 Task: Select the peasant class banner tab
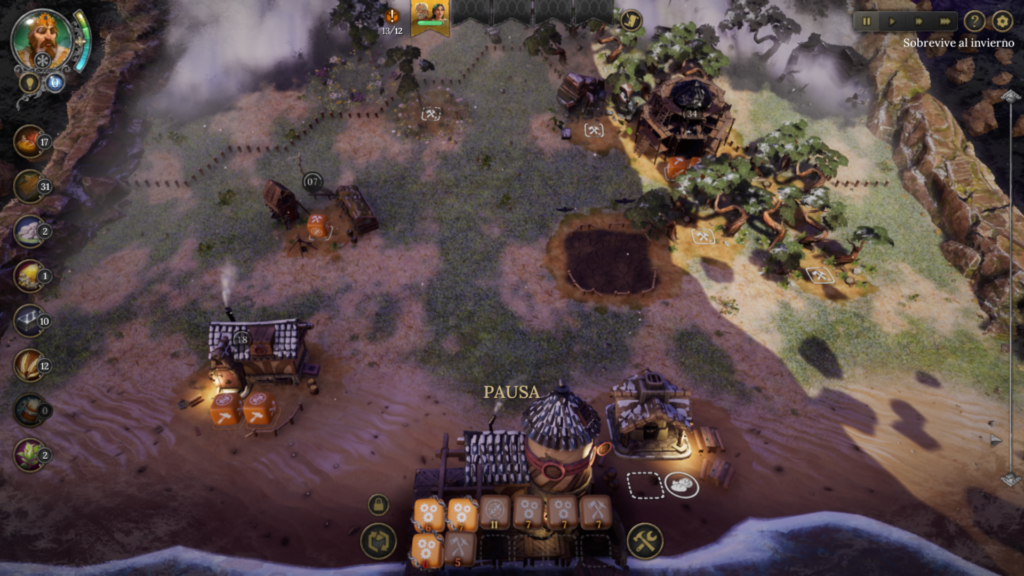[x=430, y=17]
